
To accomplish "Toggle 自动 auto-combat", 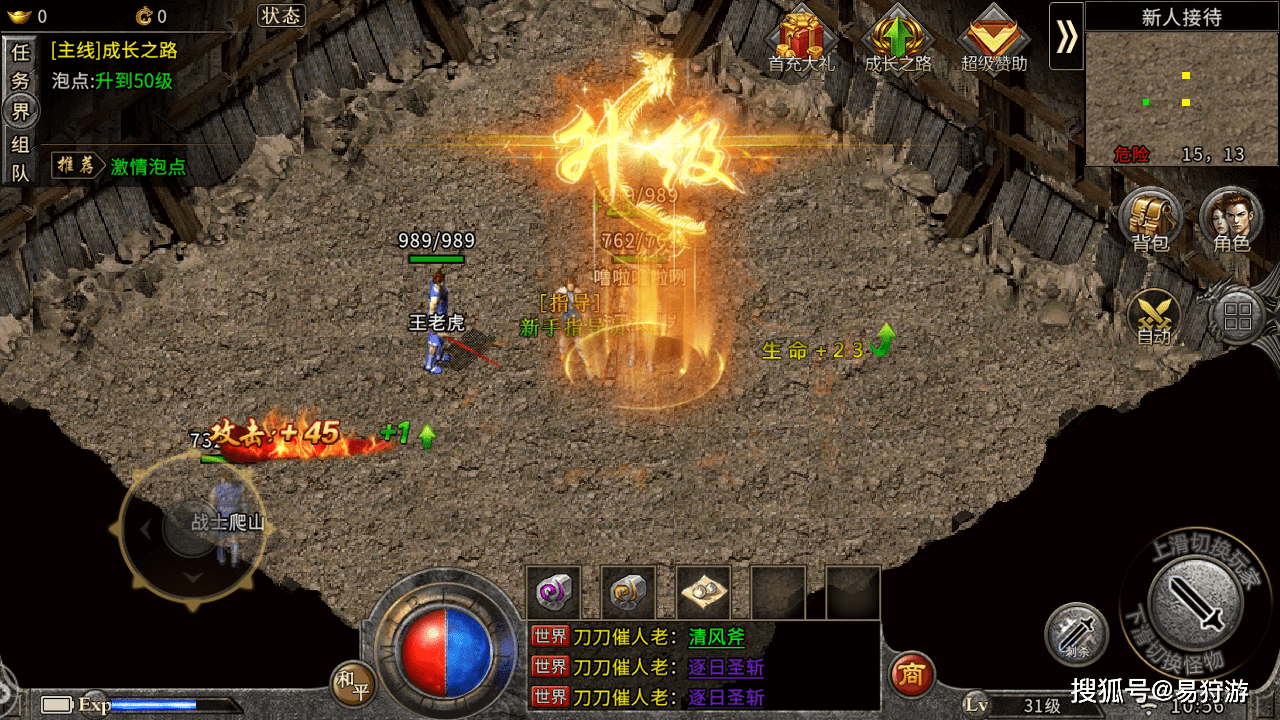I will 1154,317.
